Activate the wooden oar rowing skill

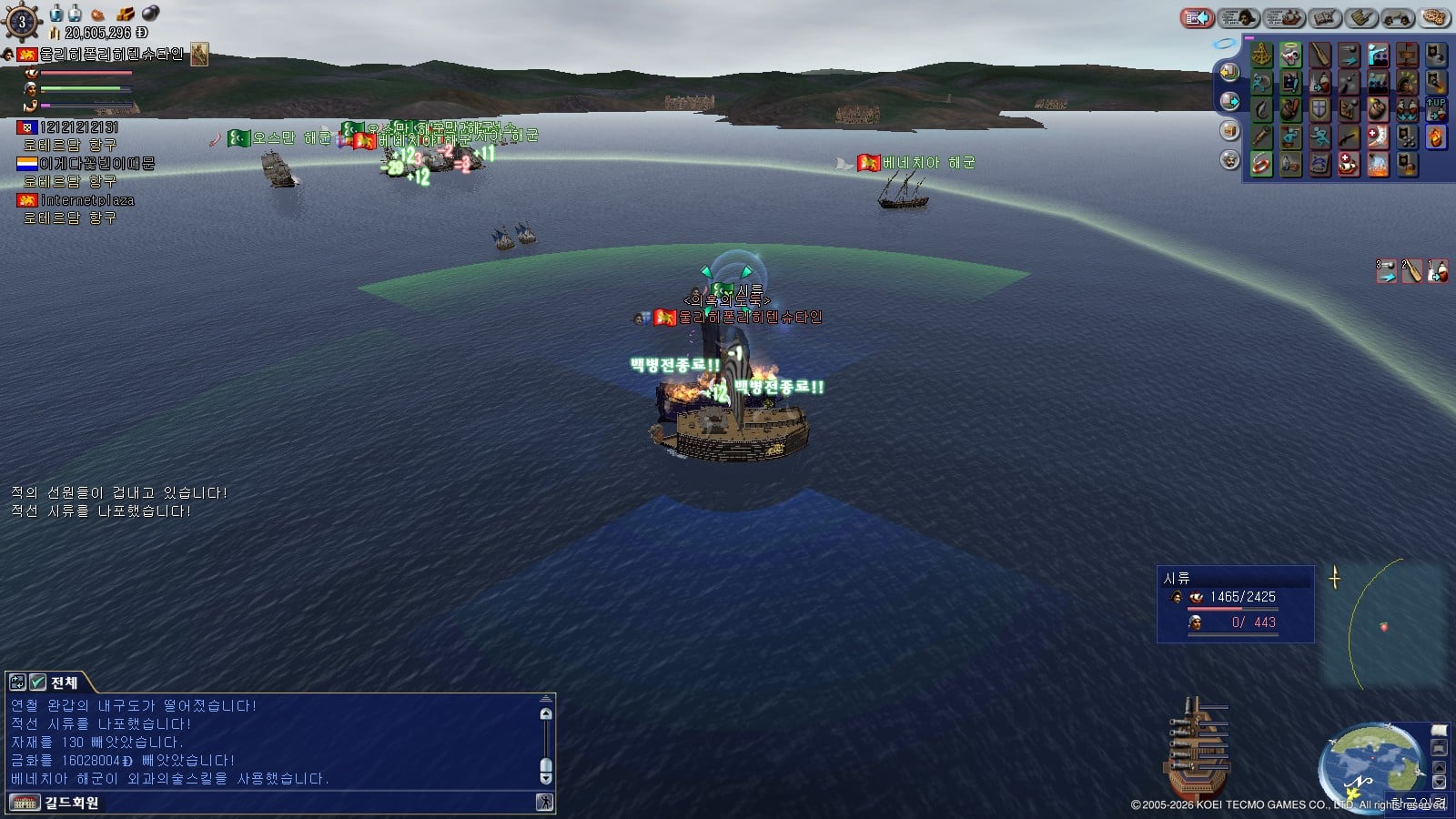point(1319,56)
